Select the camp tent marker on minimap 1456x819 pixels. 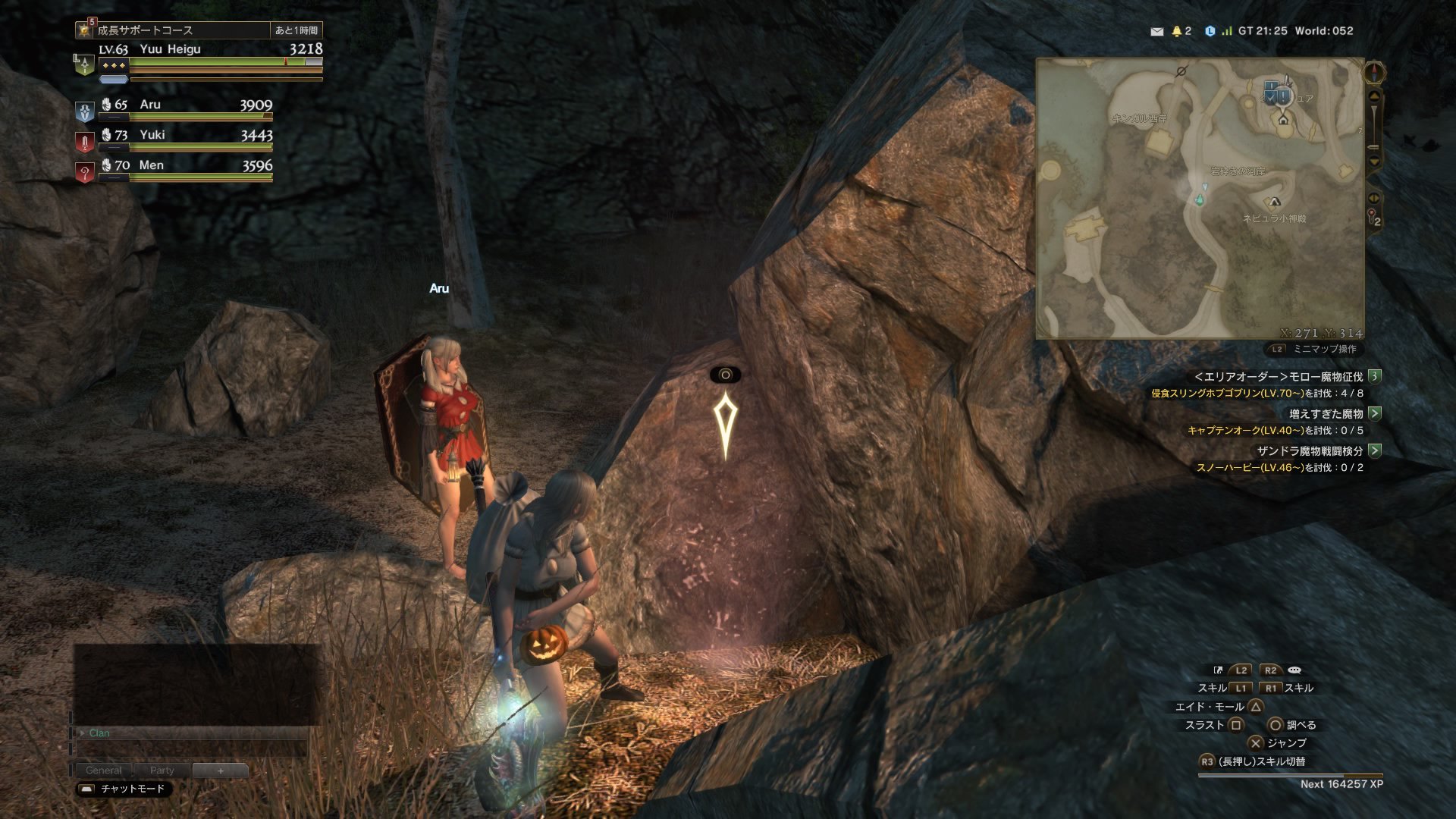1274,202
